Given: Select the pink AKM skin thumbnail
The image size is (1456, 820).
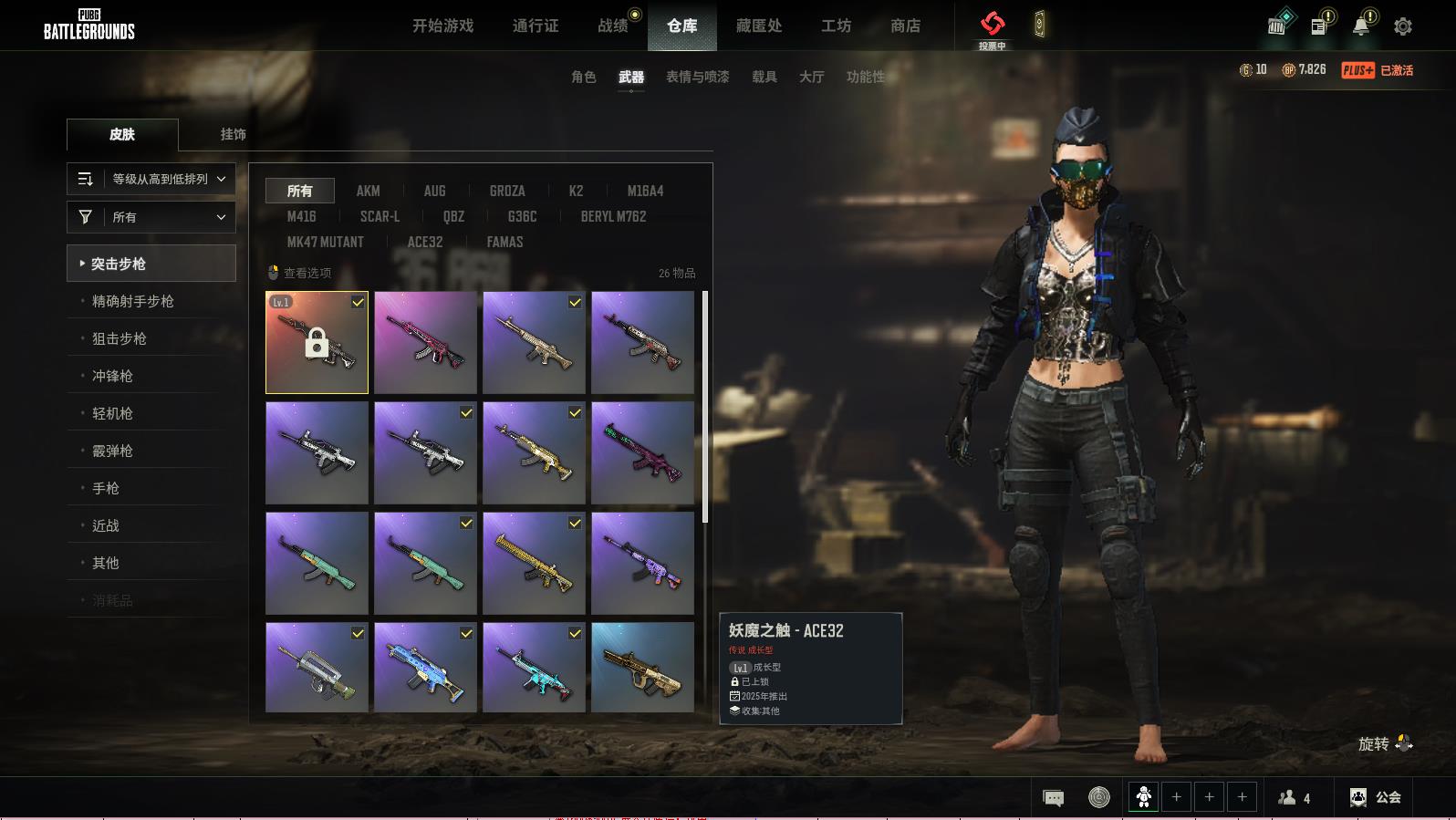Looking at the screenshot, I should point(425,343).
